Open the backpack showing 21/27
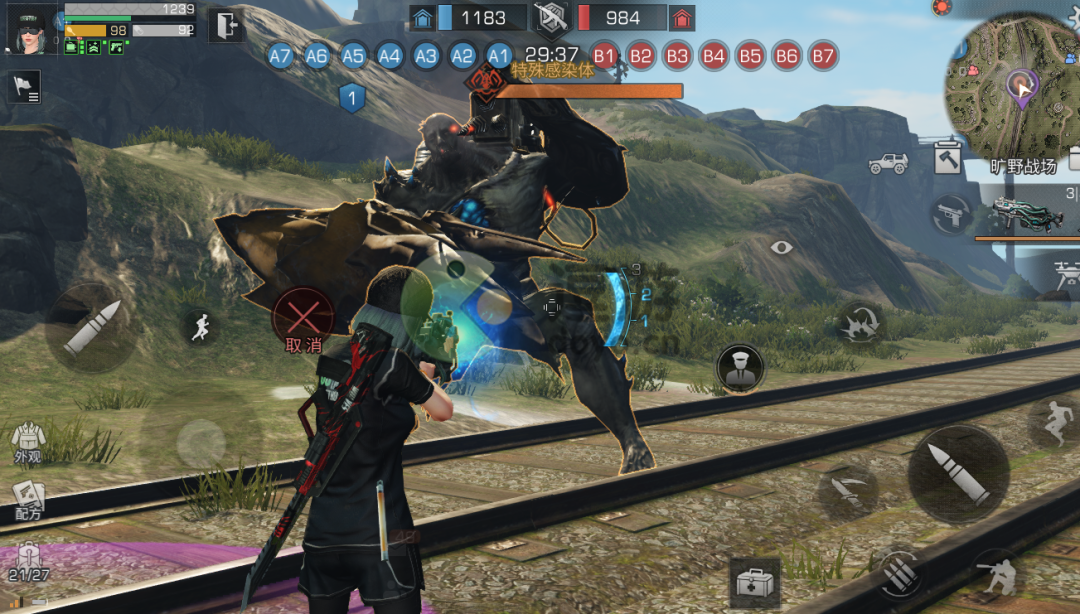 point(28,562)
